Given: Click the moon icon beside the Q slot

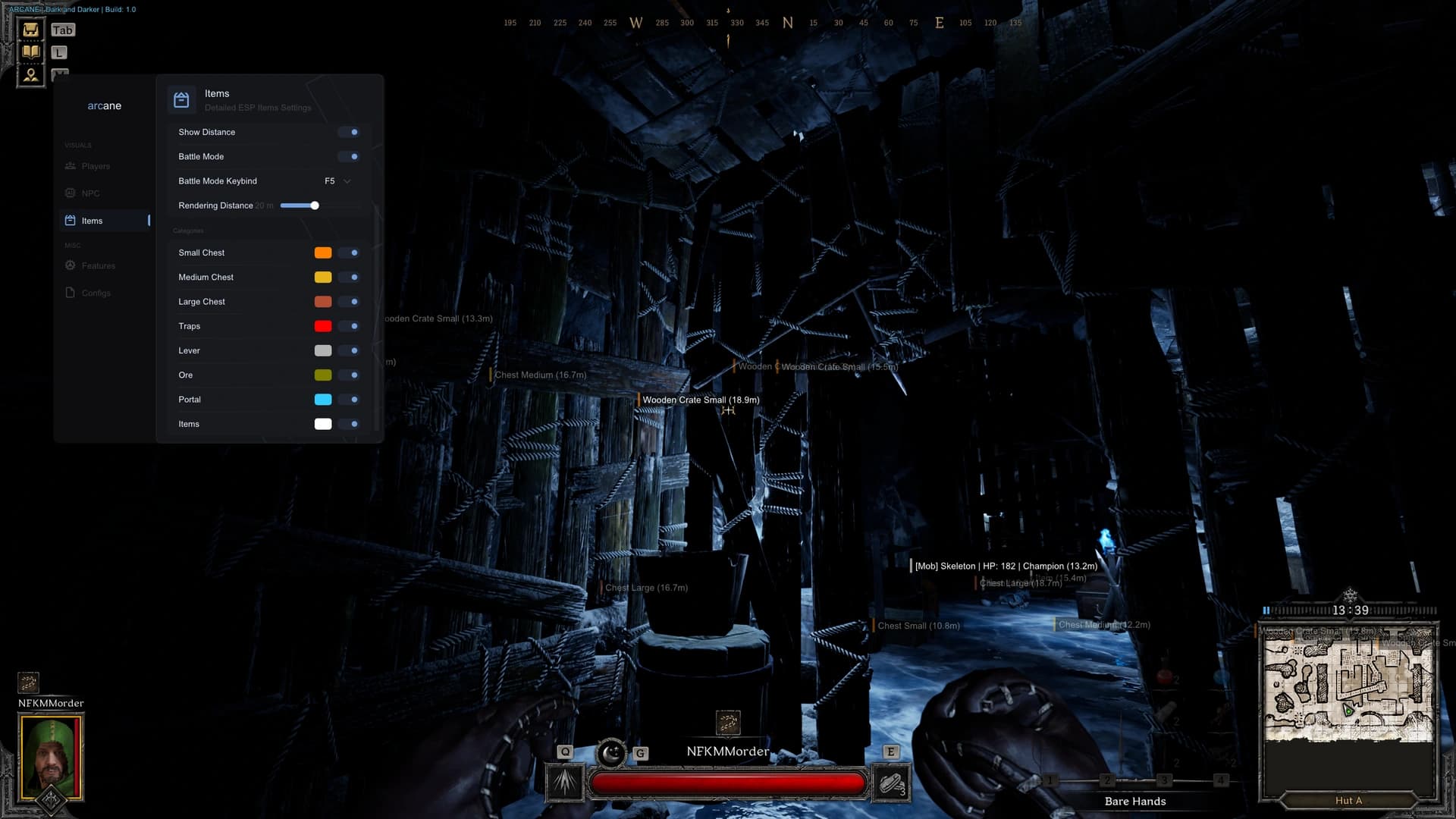Looking at the screenshot, I should 613,754.
